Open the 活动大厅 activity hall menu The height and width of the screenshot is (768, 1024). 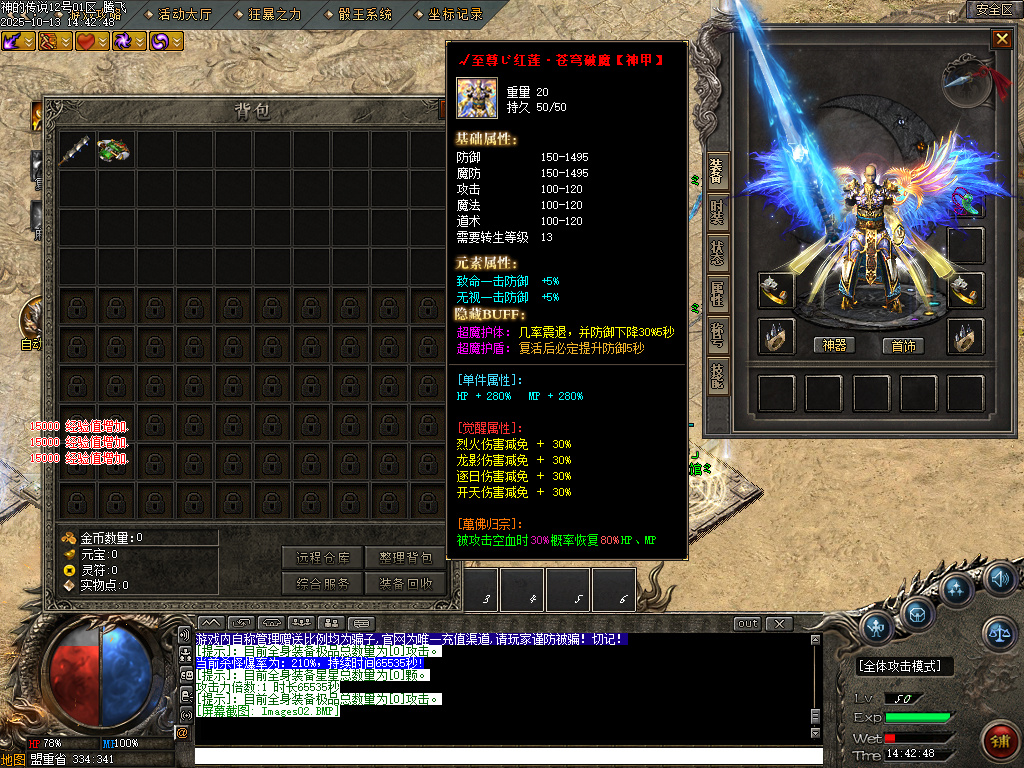tap(186, 14)
